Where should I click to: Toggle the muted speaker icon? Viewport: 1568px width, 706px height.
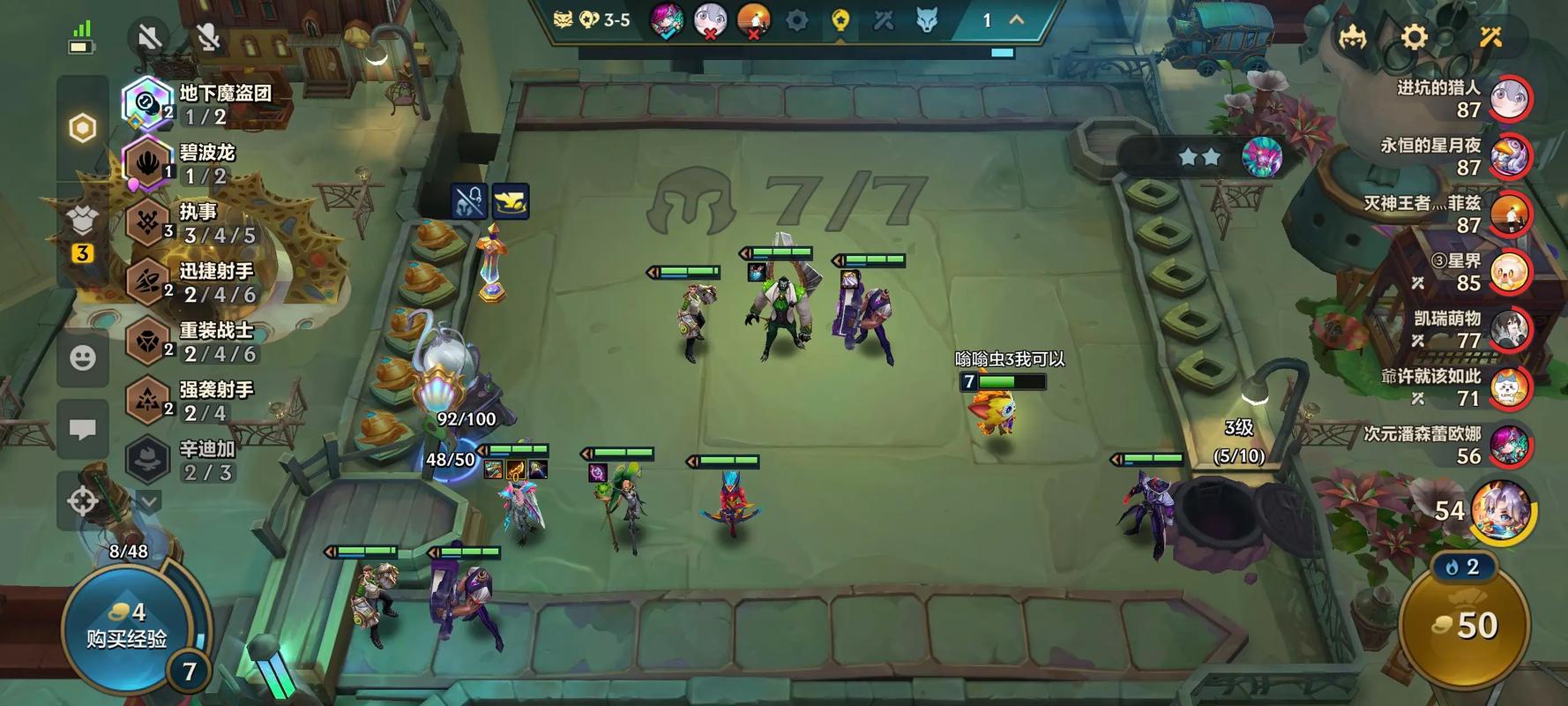tap(150, 37)
